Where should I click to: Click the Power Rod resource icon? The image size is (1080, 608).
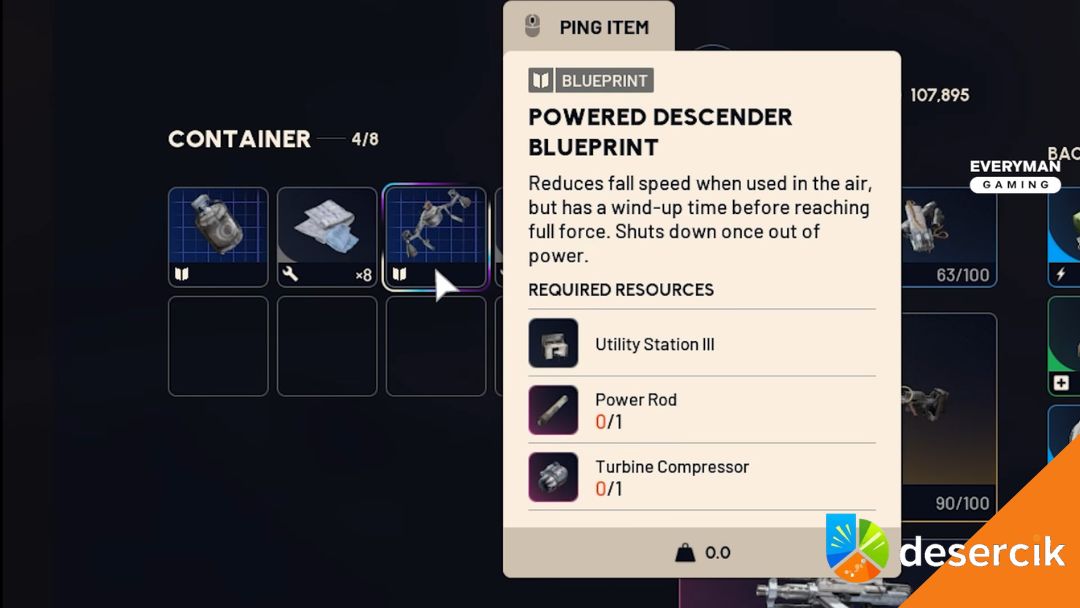pyautogui.click(x=553, y=410)
